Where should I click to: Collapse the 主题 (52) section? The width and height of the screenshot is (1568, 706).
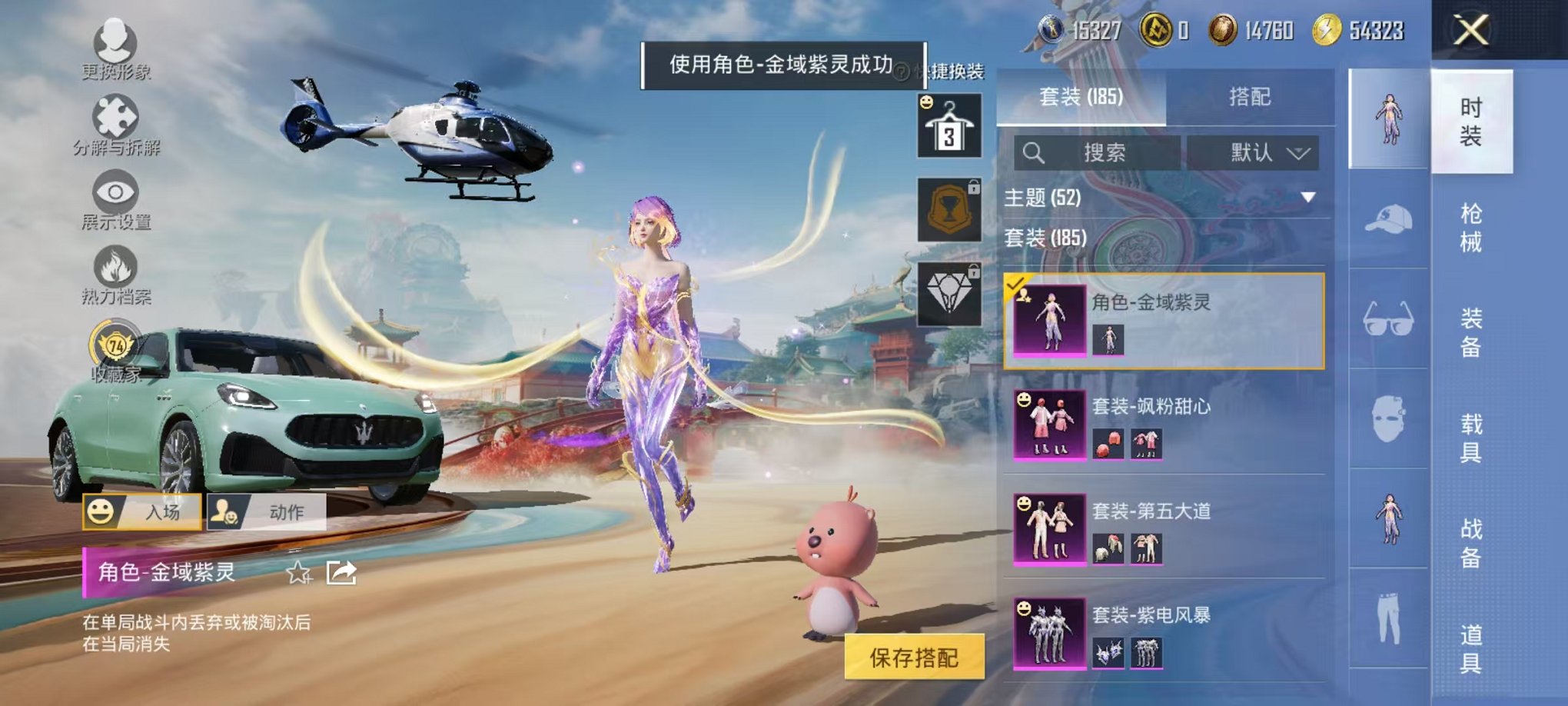pyautogui.click(x=1307, y=198)
